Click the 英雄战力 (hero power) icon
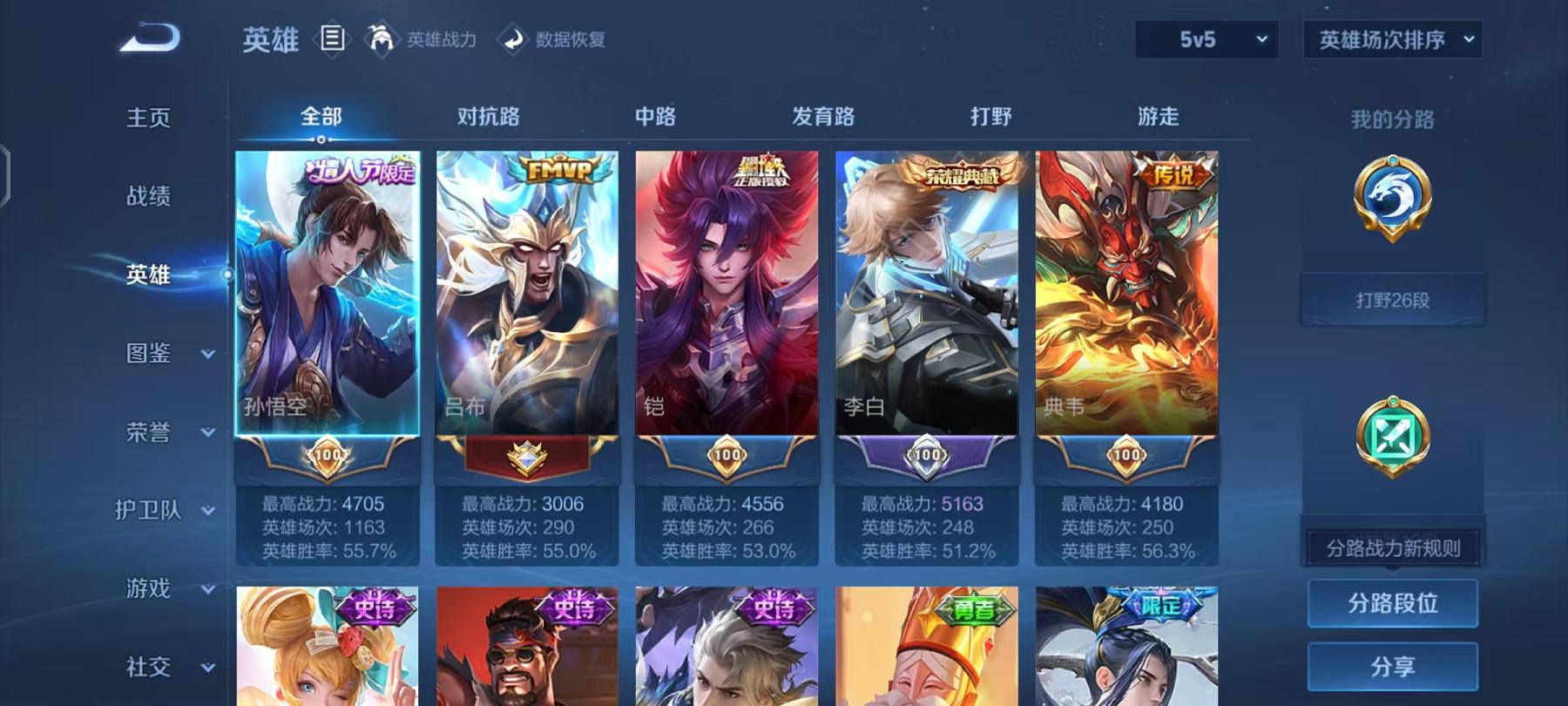This screenshot has width=1568, height=706. click(381, 38)
